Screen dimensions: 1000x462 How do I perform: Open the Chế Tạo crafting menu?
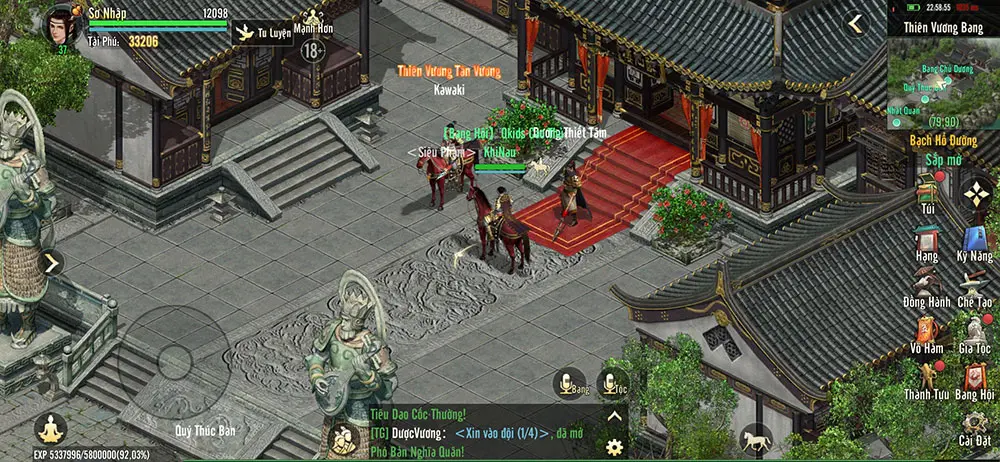[974, 287]
